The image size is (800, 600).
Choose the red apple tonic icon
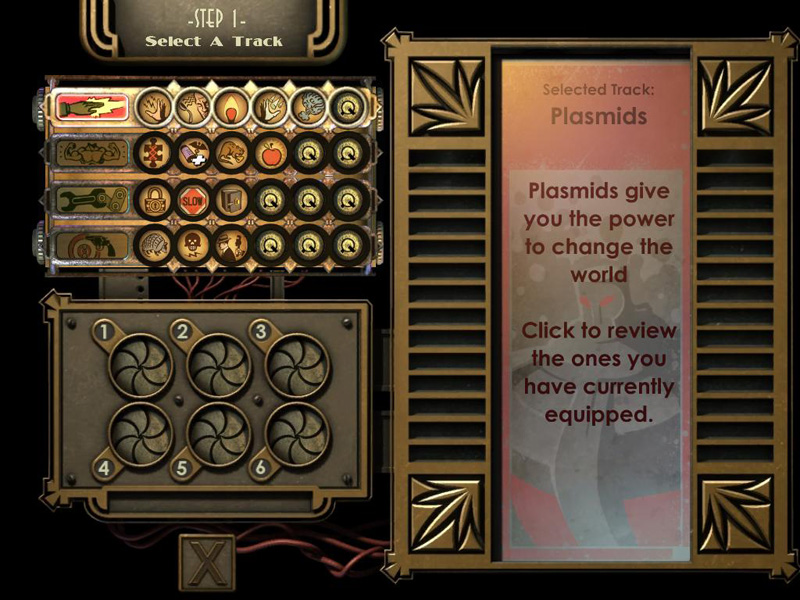click(x=269, y=153)
